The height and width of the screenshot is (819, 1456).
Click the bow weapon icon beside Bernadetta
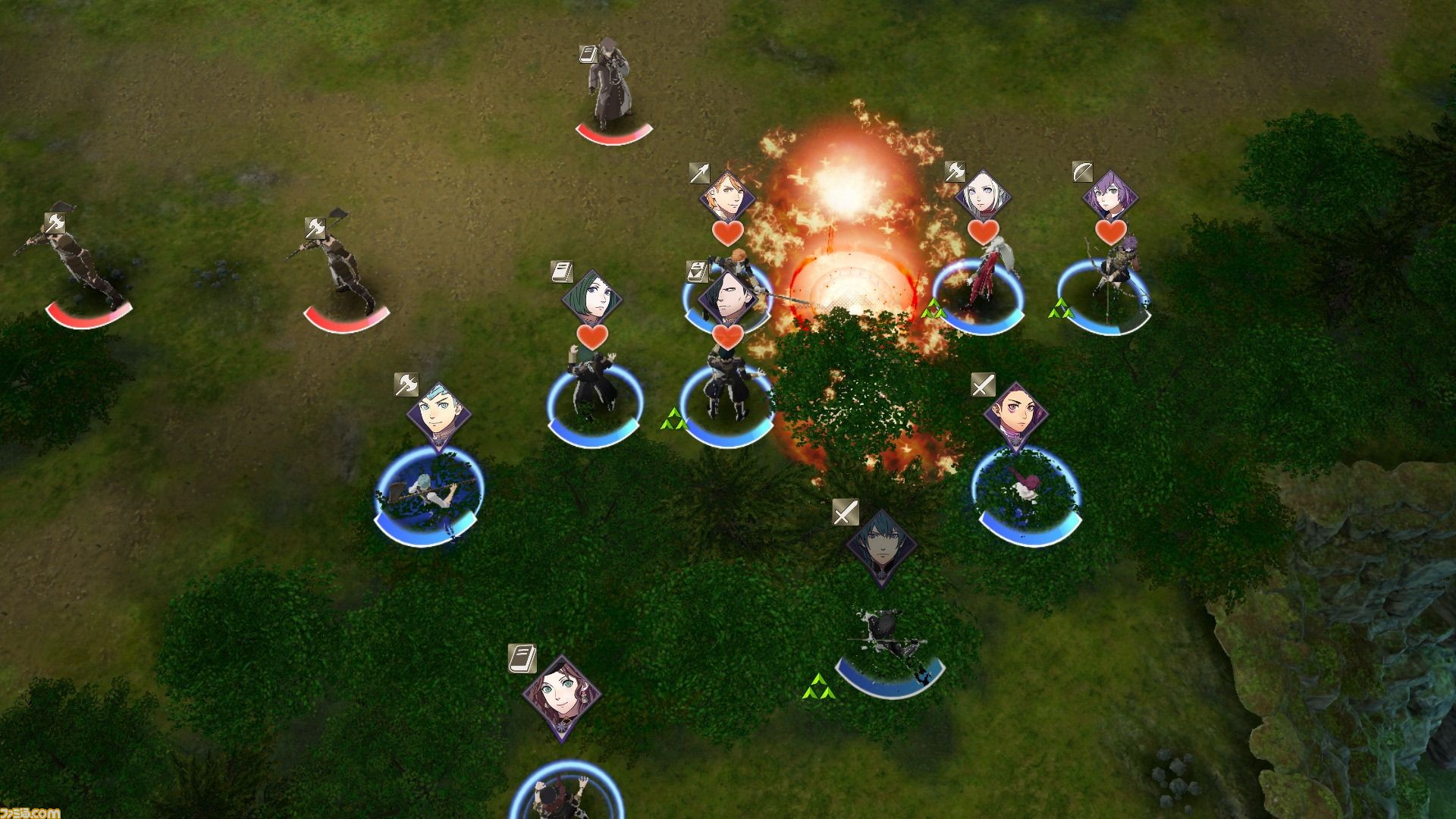pyautogui.click(x=1083, y=172)
